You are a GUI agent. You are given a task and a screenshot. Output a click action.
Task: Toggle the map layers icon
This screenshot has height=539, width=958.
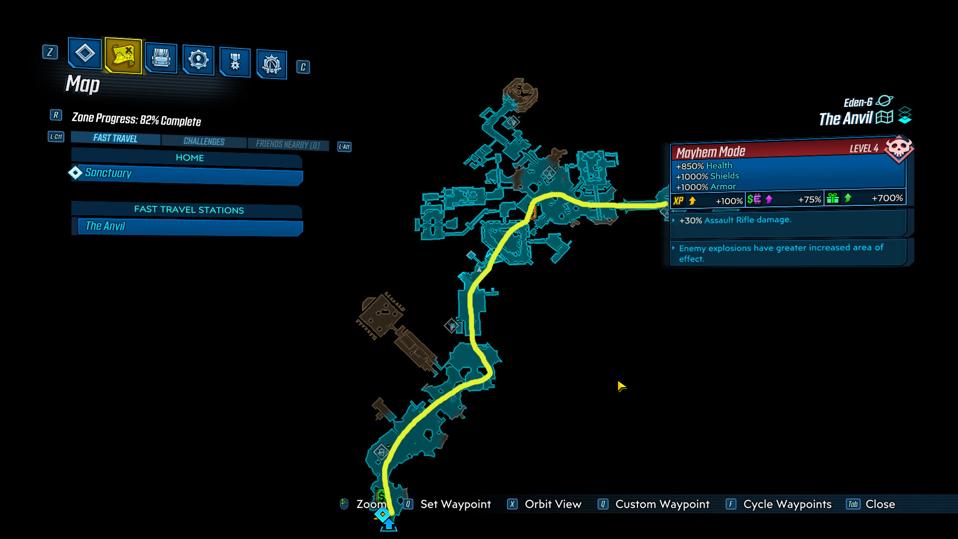coord(905,115)
